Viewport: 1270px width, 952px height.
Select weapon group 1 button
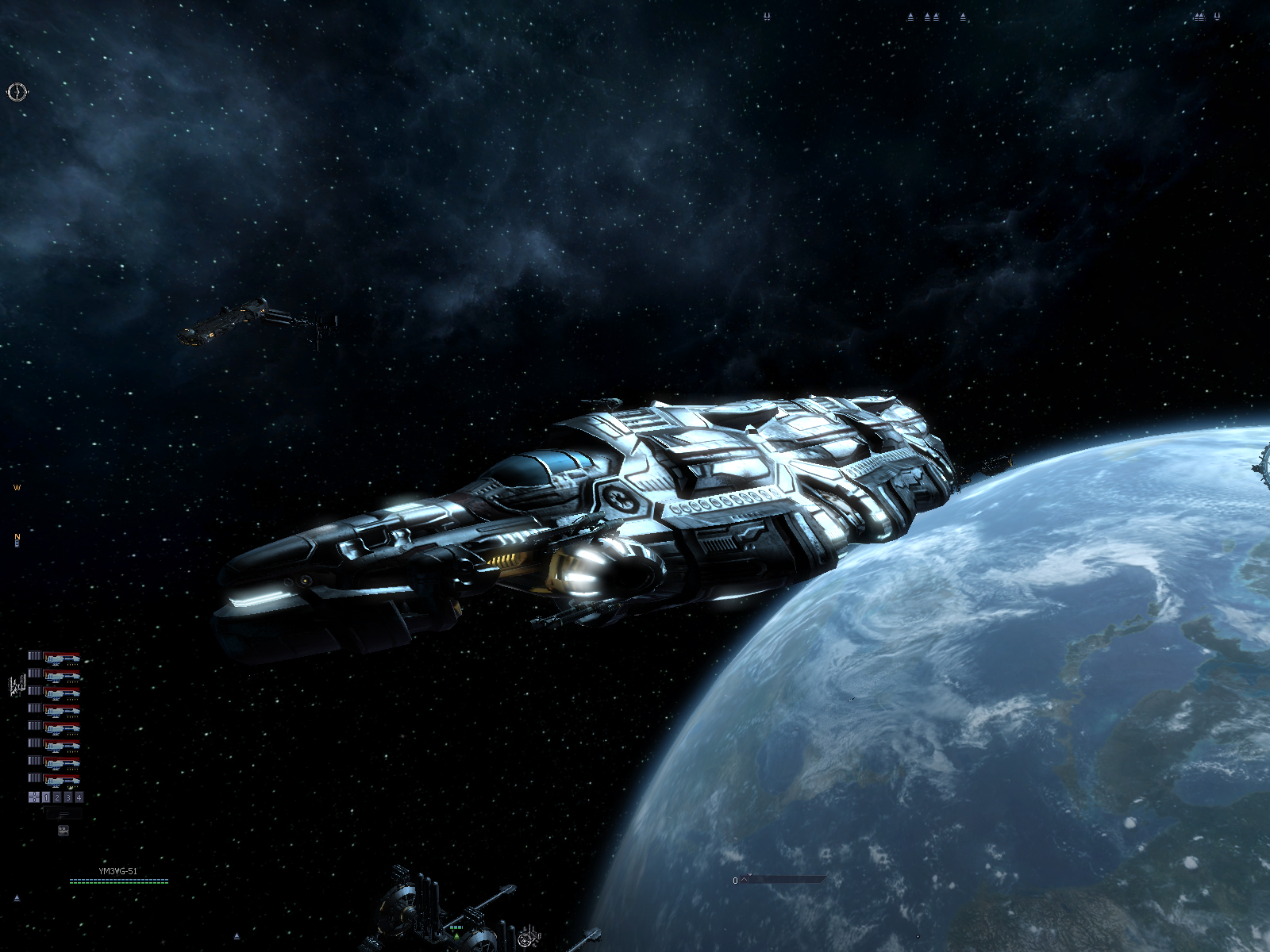[x=46, y=797]
